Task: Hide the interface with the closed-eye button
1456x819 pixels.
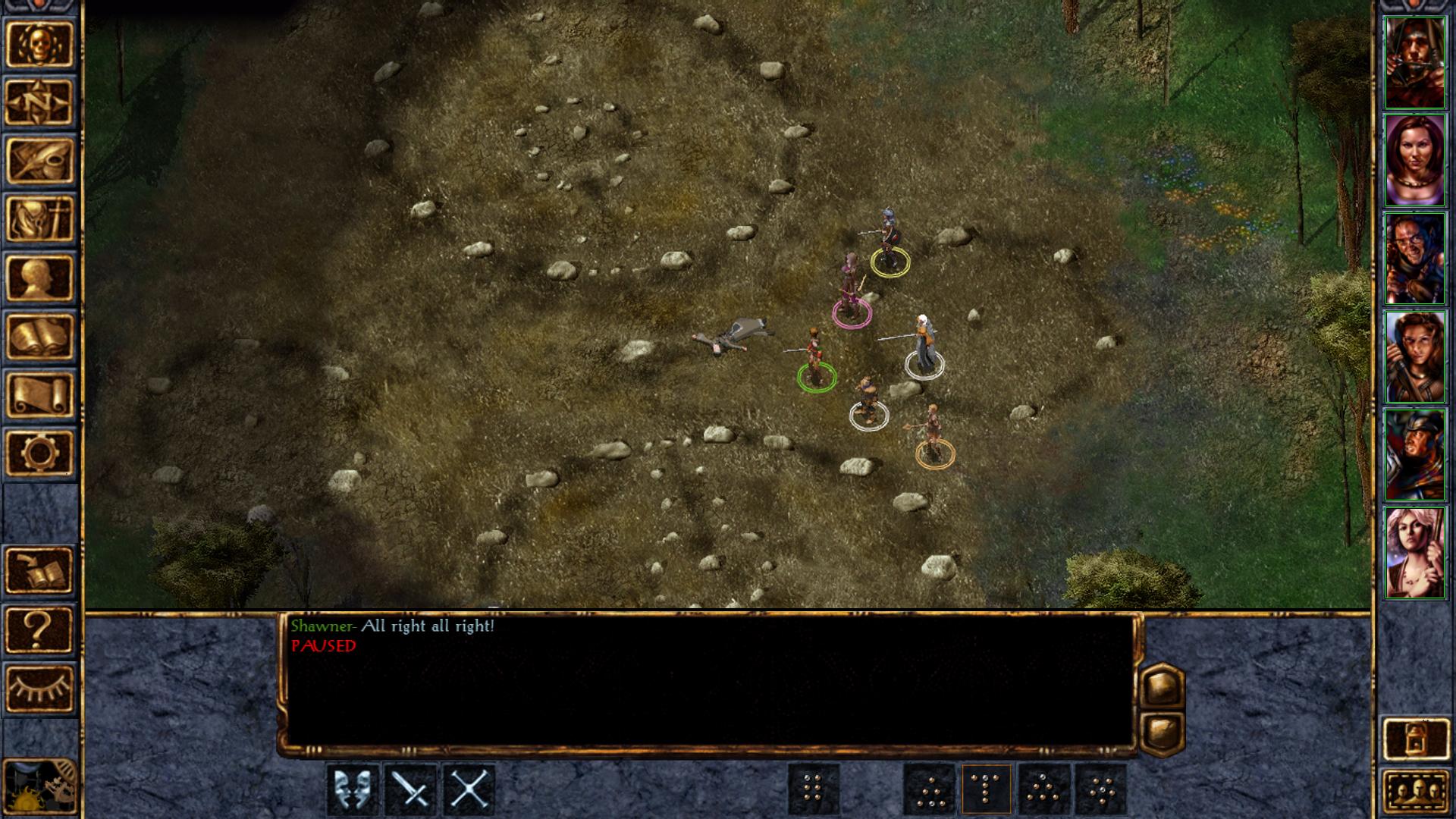Action: 39,687
